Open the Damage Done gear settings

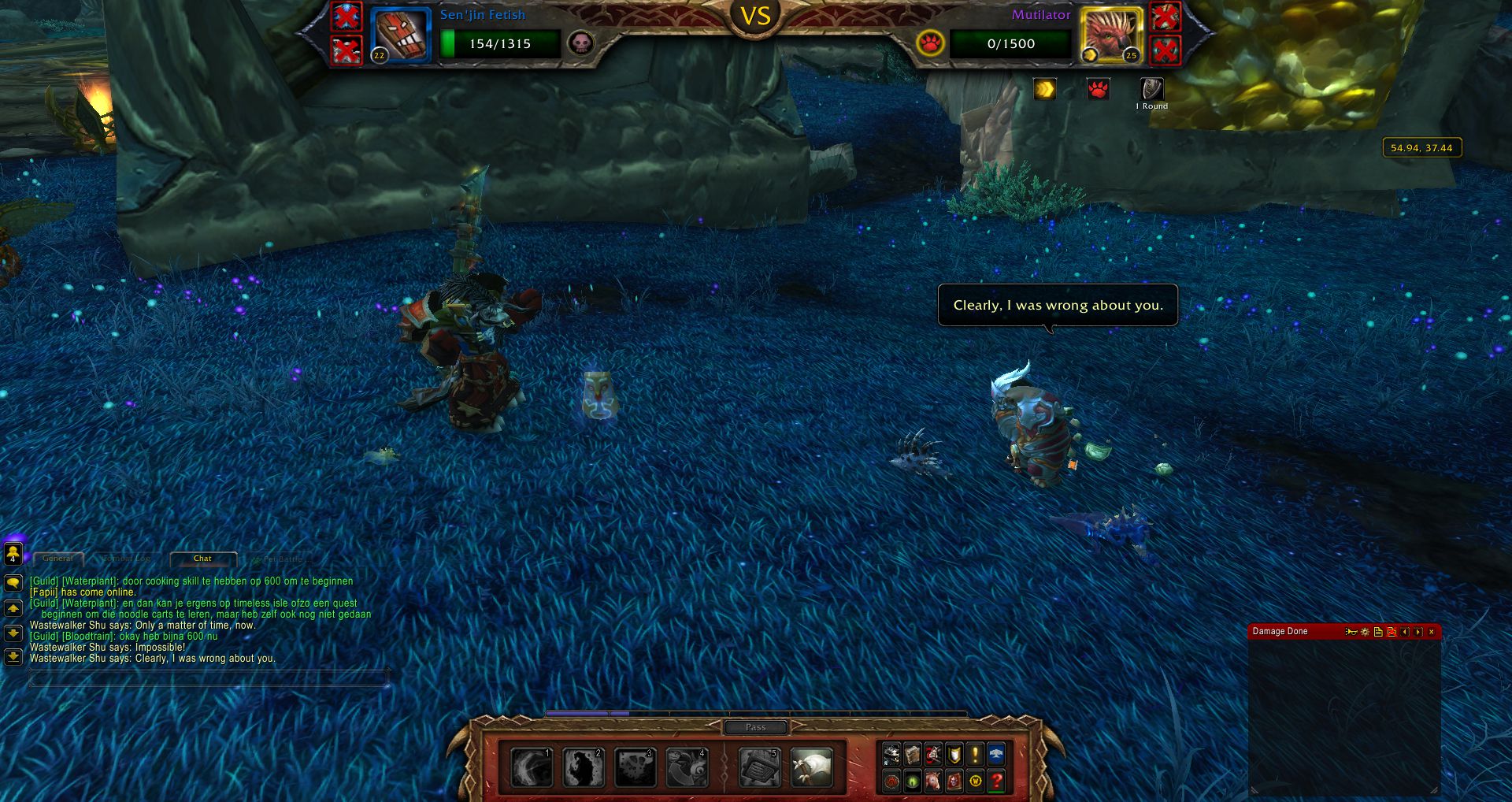pos(1366,632)
